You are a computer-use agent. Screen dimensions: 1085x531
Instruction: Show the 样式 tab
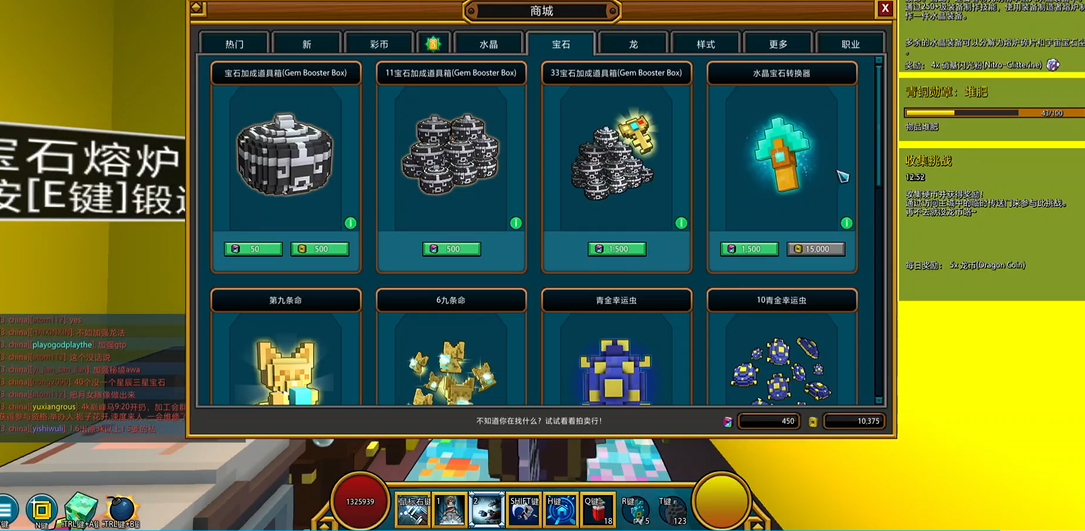705,44
